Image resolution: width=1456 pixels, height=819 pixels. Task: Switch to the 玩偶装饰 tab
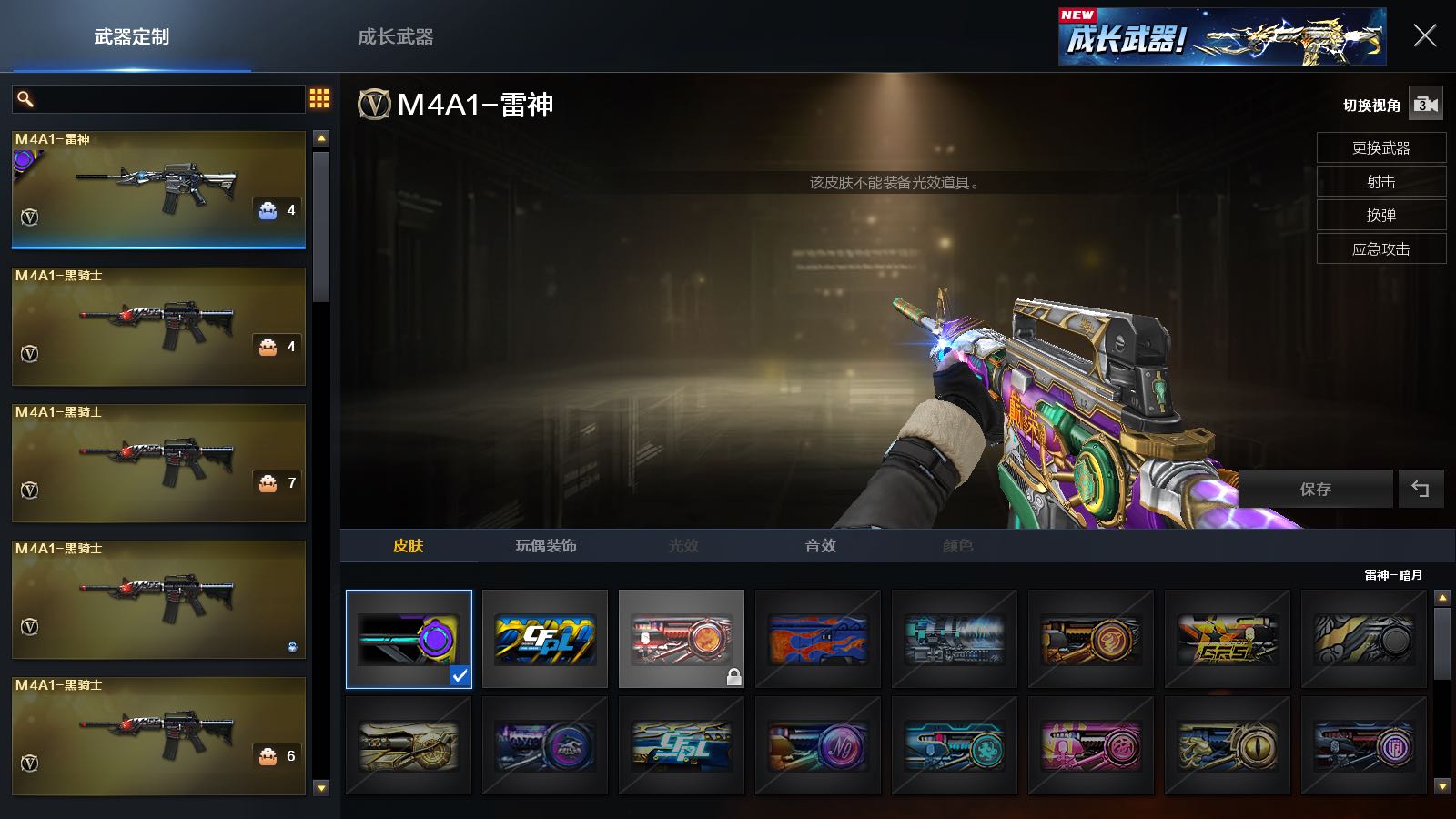coord(546,546)
